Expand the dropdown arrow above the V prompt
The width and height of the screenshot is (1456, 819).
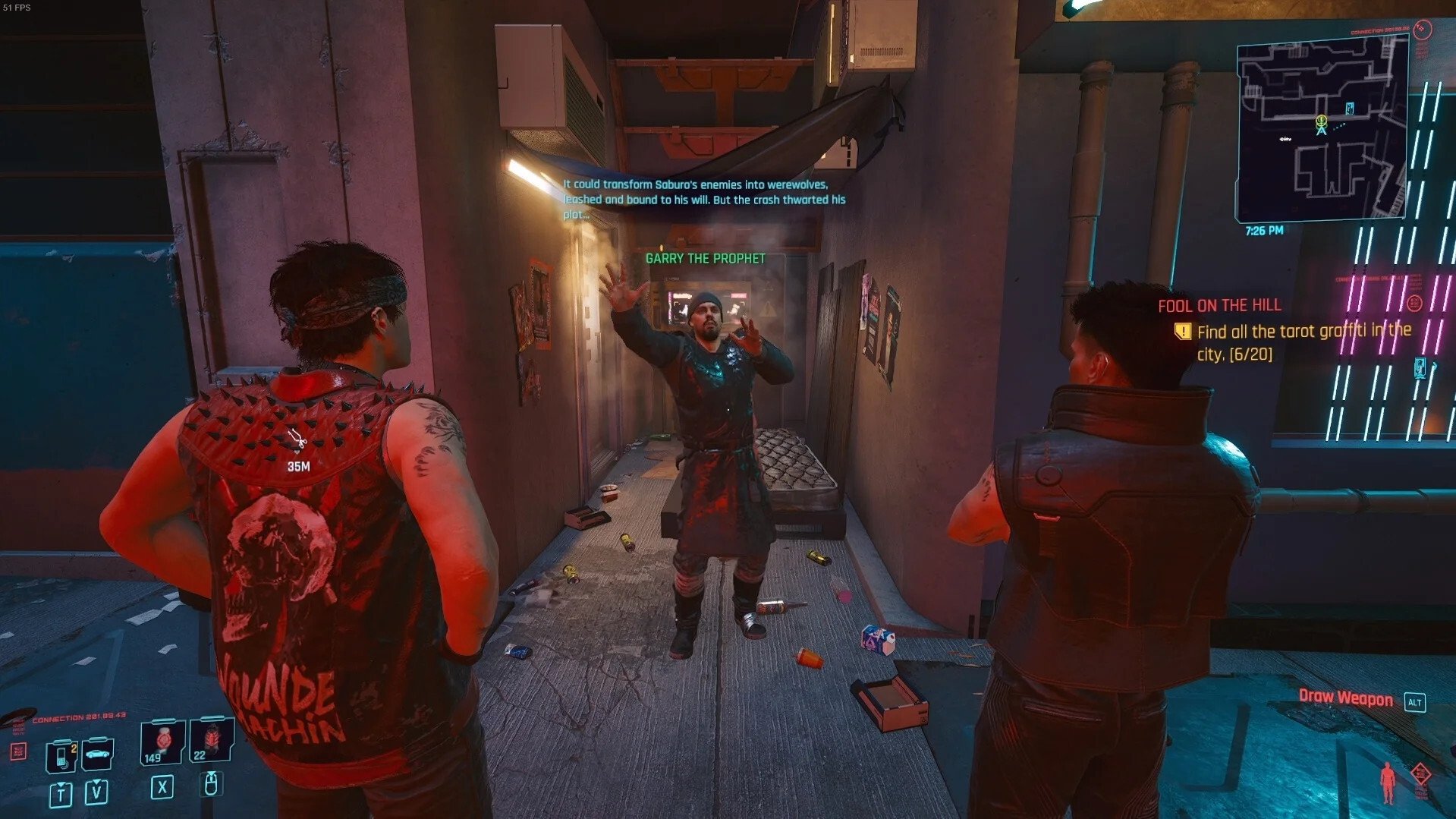click(x=96, y=782)
